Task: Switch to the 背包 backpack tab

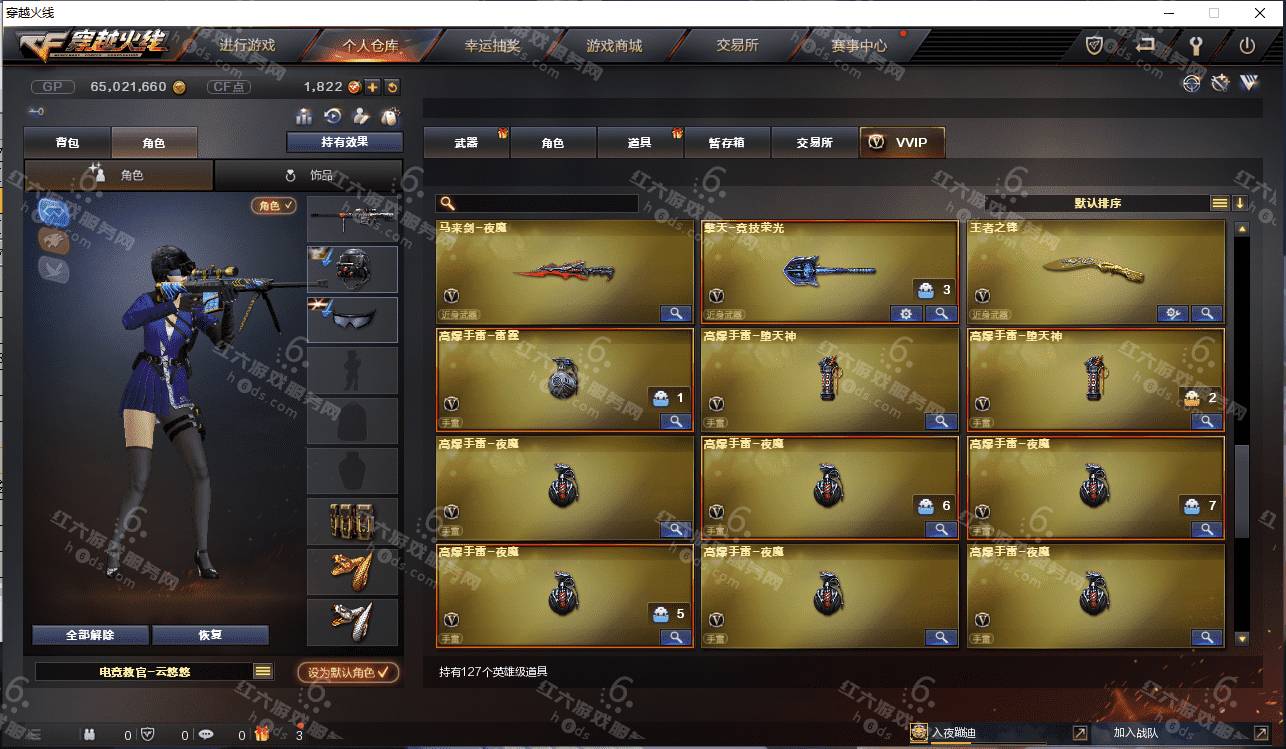Action: (x=67, y=143)
